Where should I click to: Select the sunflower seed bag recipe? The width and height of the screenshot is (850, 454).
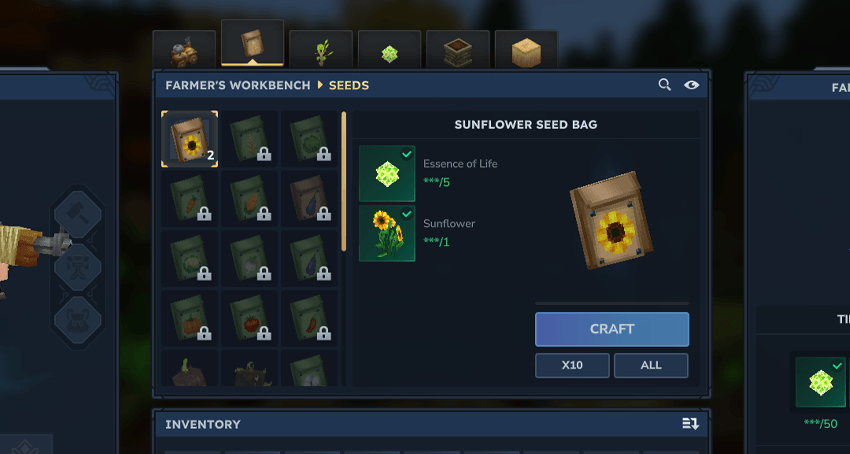(189, 139)
